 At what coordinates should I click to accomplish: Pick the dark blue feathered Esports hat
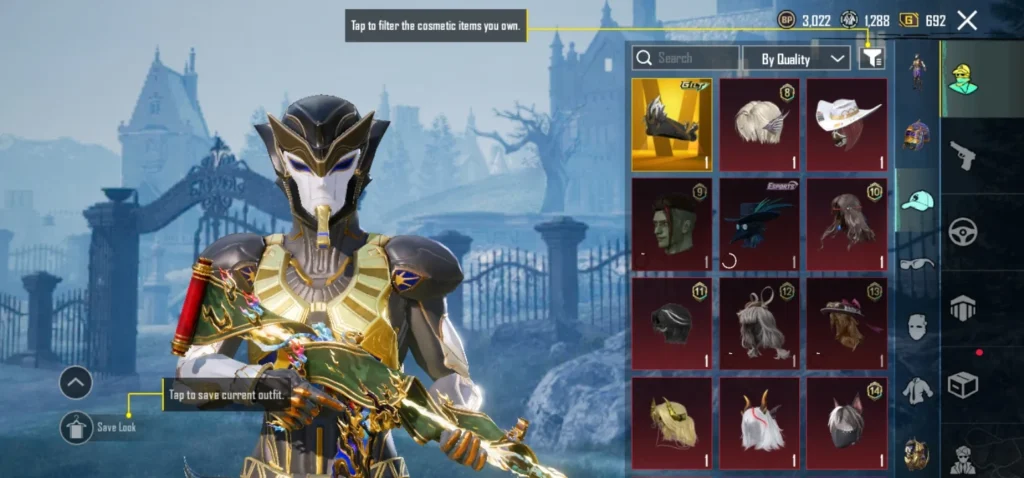pyautogui.click(x=759, y=224)
